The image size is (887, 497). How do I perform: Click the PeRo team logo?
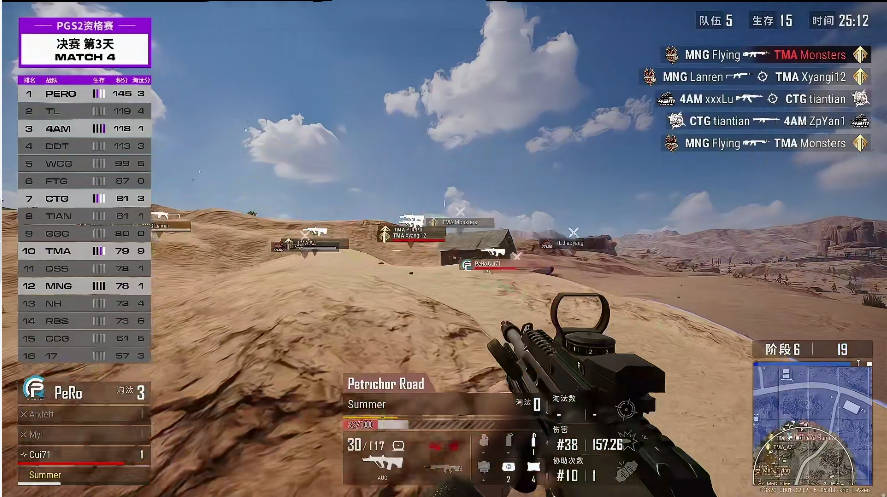(x=34, y=392)
